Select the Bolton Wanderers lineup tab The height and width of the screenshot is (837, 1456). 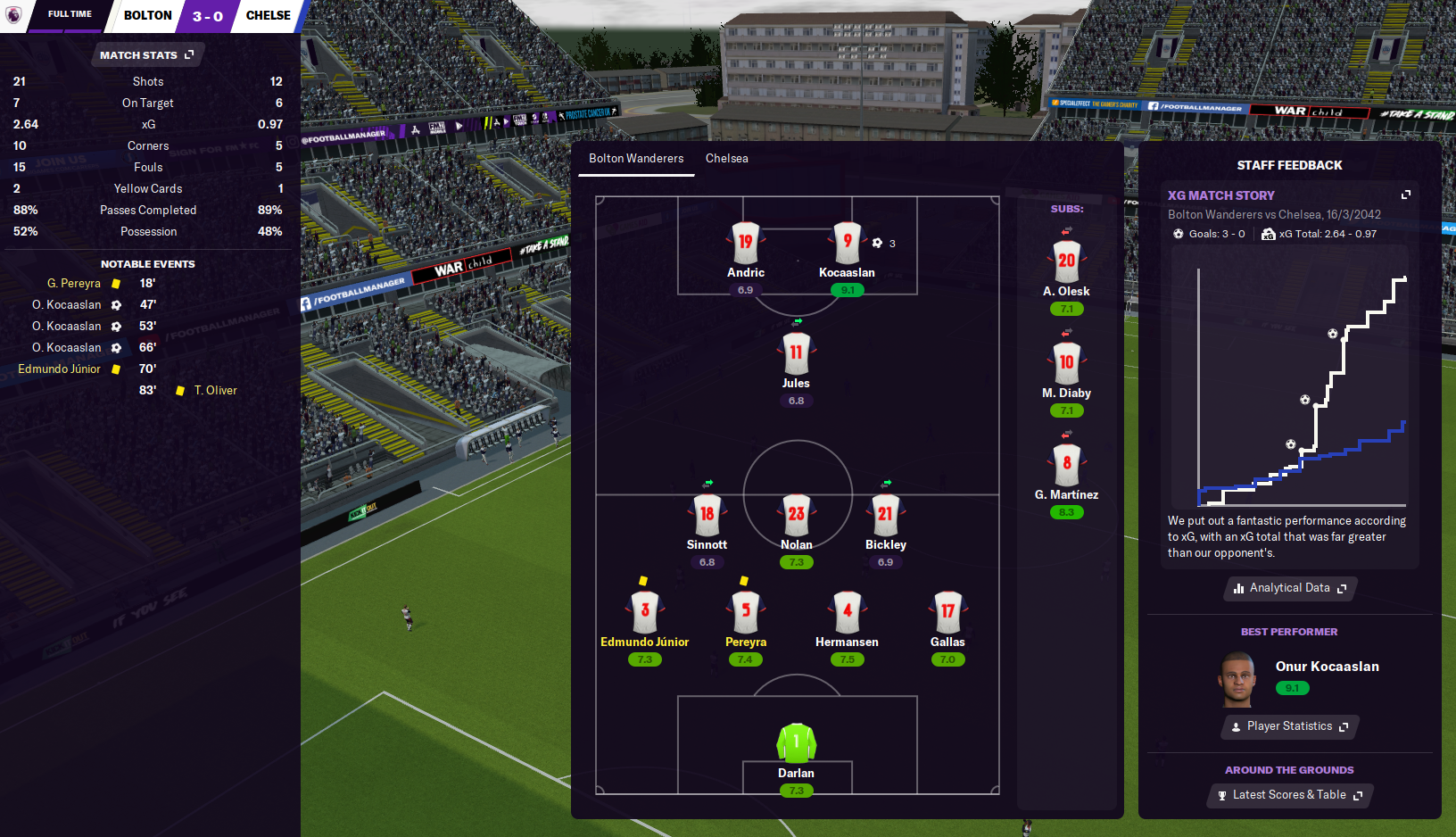pyautogui.click(x=636, y=159)
